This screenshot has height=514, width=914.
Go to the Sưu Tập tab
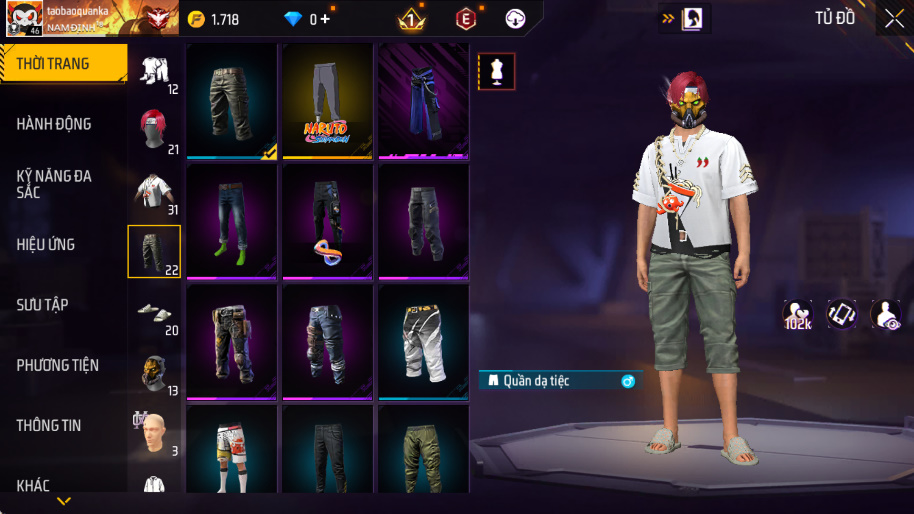[42, 304]
